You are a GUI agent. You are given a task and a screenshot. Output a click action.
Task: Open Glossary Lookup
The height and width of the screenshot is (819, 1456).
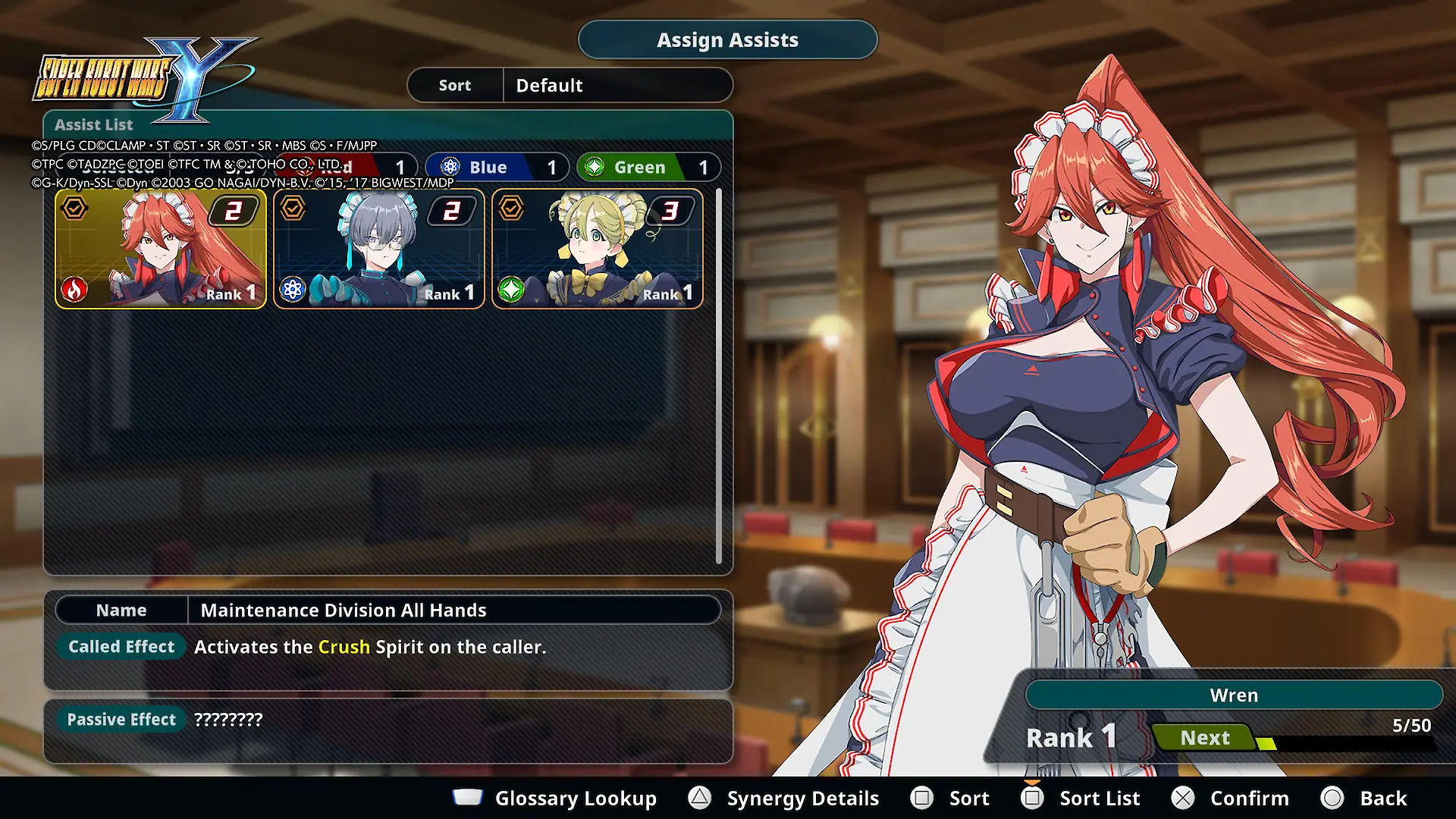pos(555,798)
